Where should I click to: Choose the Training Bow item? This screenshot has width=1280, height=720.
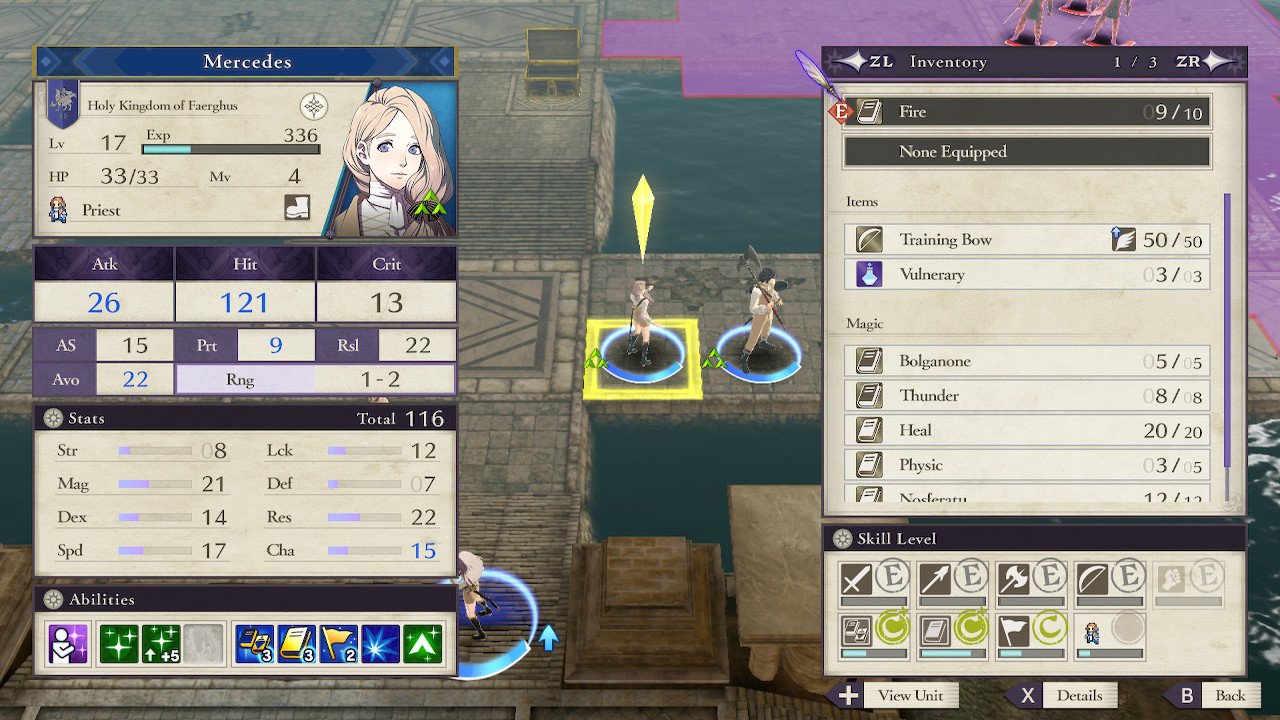coord(1027,240)
